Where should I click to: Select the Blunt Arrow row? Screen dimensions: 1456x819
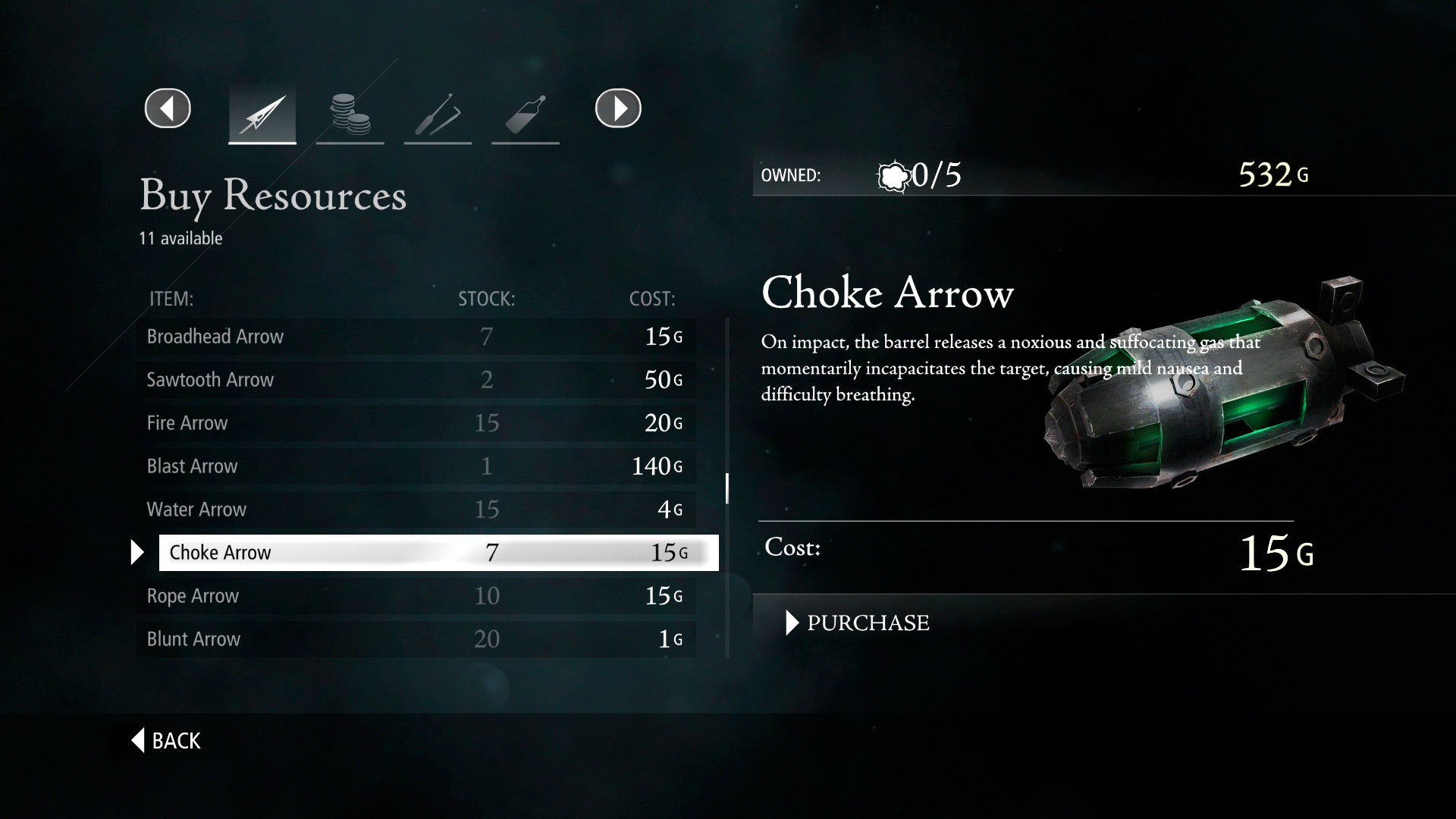tap(416, 639)
